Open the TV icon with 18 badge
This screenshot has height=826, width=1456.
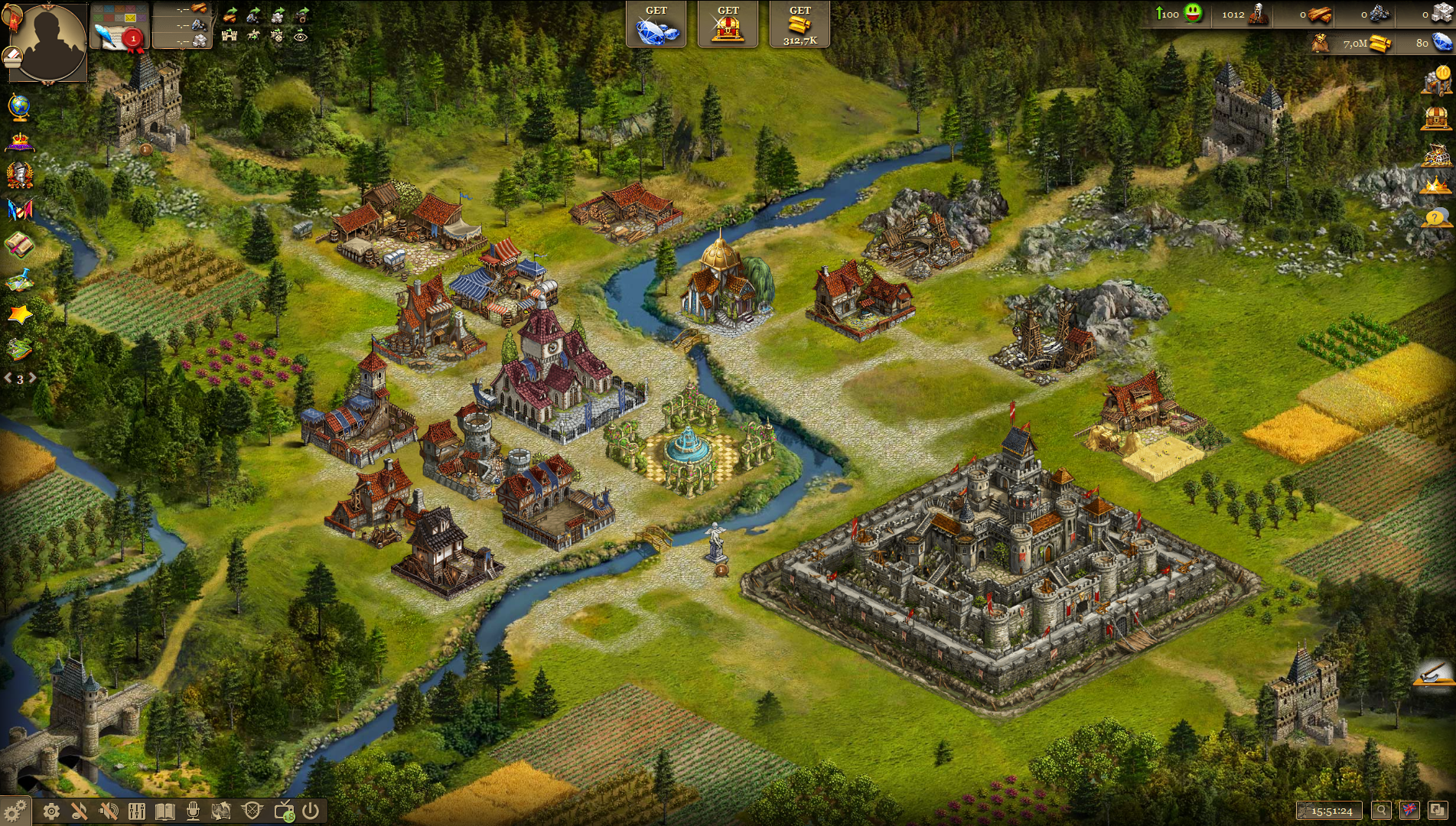pos(284,811)
